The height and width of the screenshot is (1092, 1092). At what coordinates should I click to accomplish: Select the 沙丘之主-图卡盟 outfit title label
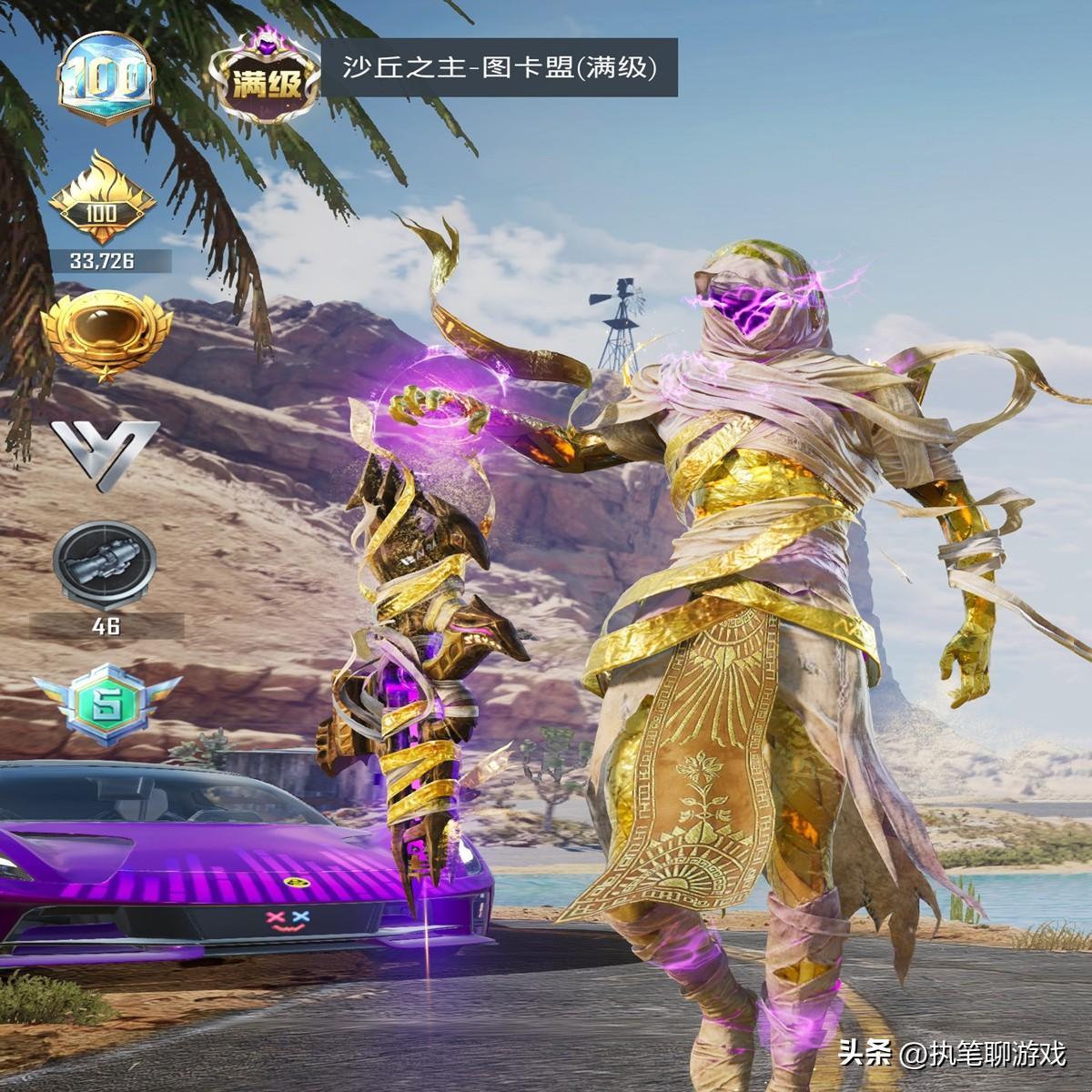500,67
